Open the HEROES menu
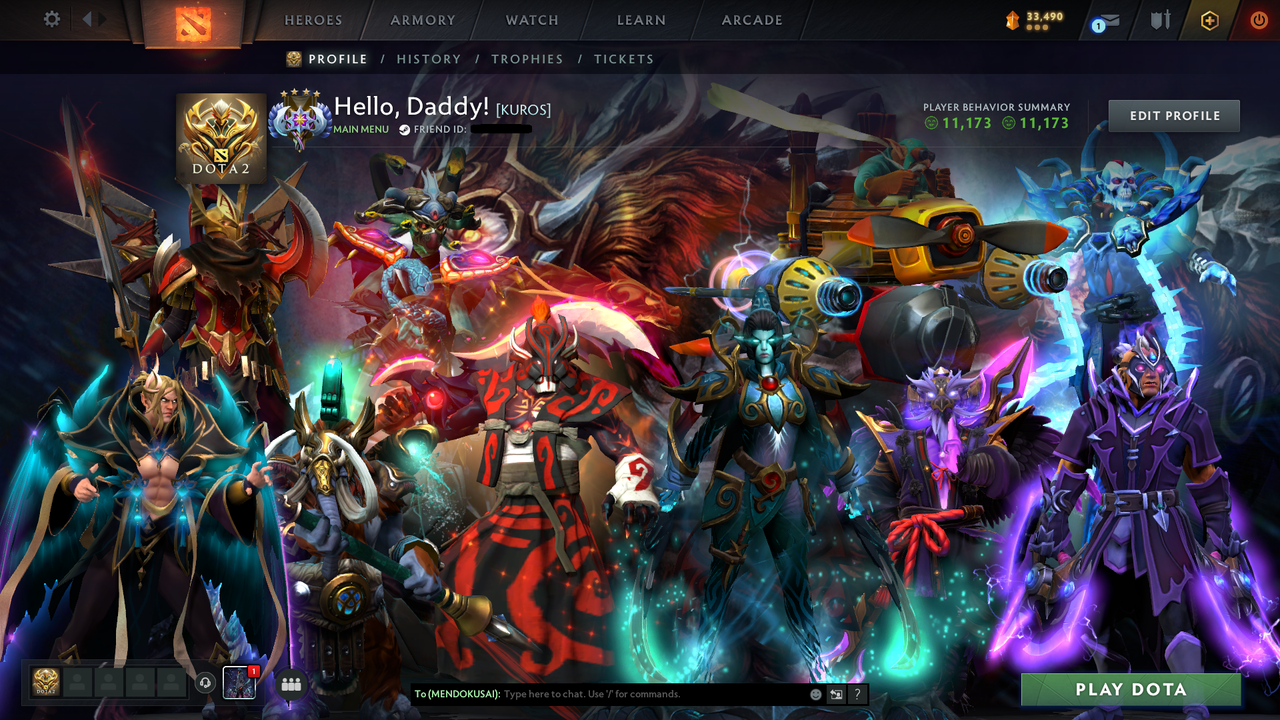The image size is (1280, 720). point(313,20)
